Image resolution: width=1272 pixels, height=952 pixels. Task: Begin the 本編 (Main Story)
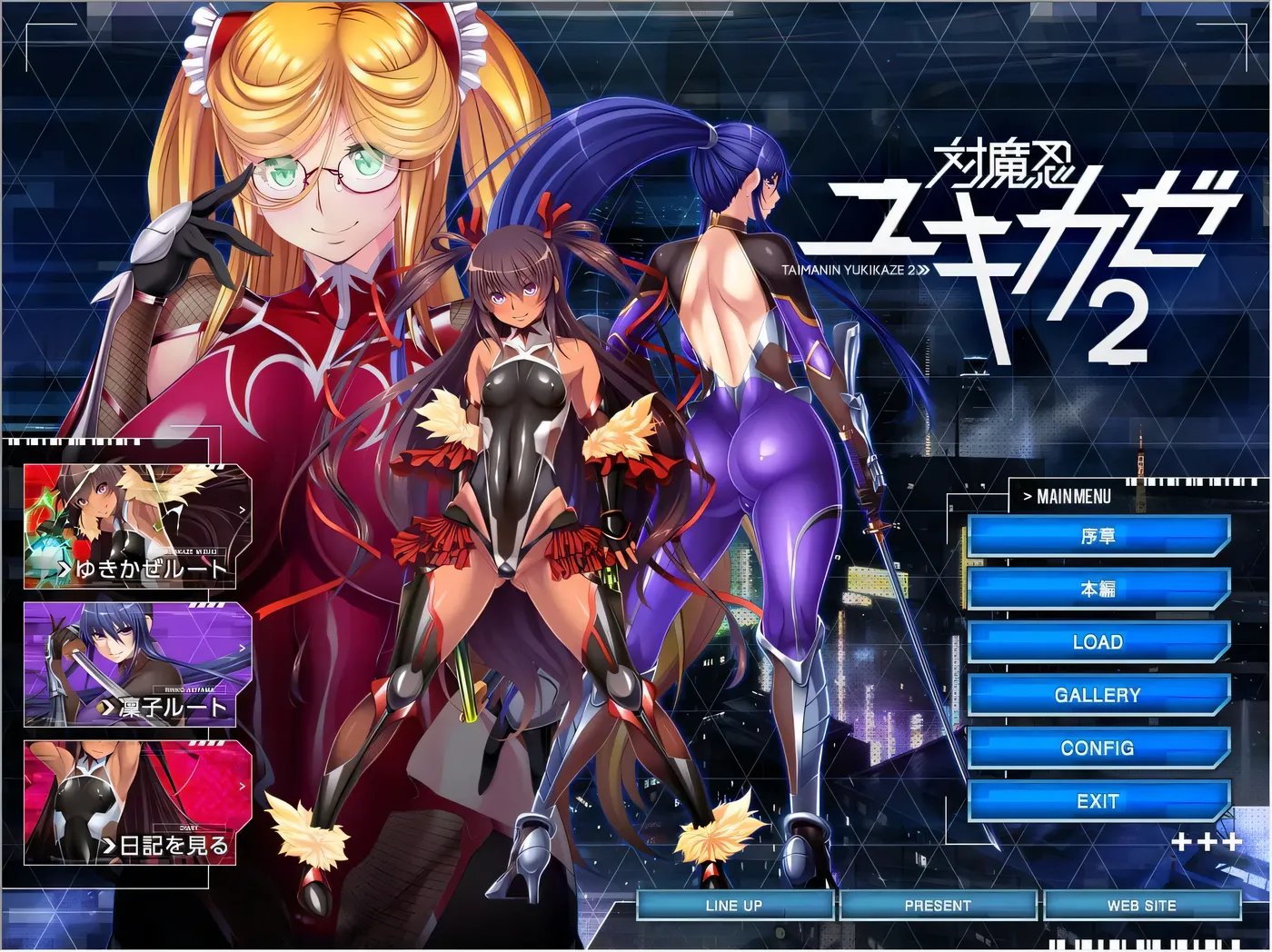(x=1099, y=589)
